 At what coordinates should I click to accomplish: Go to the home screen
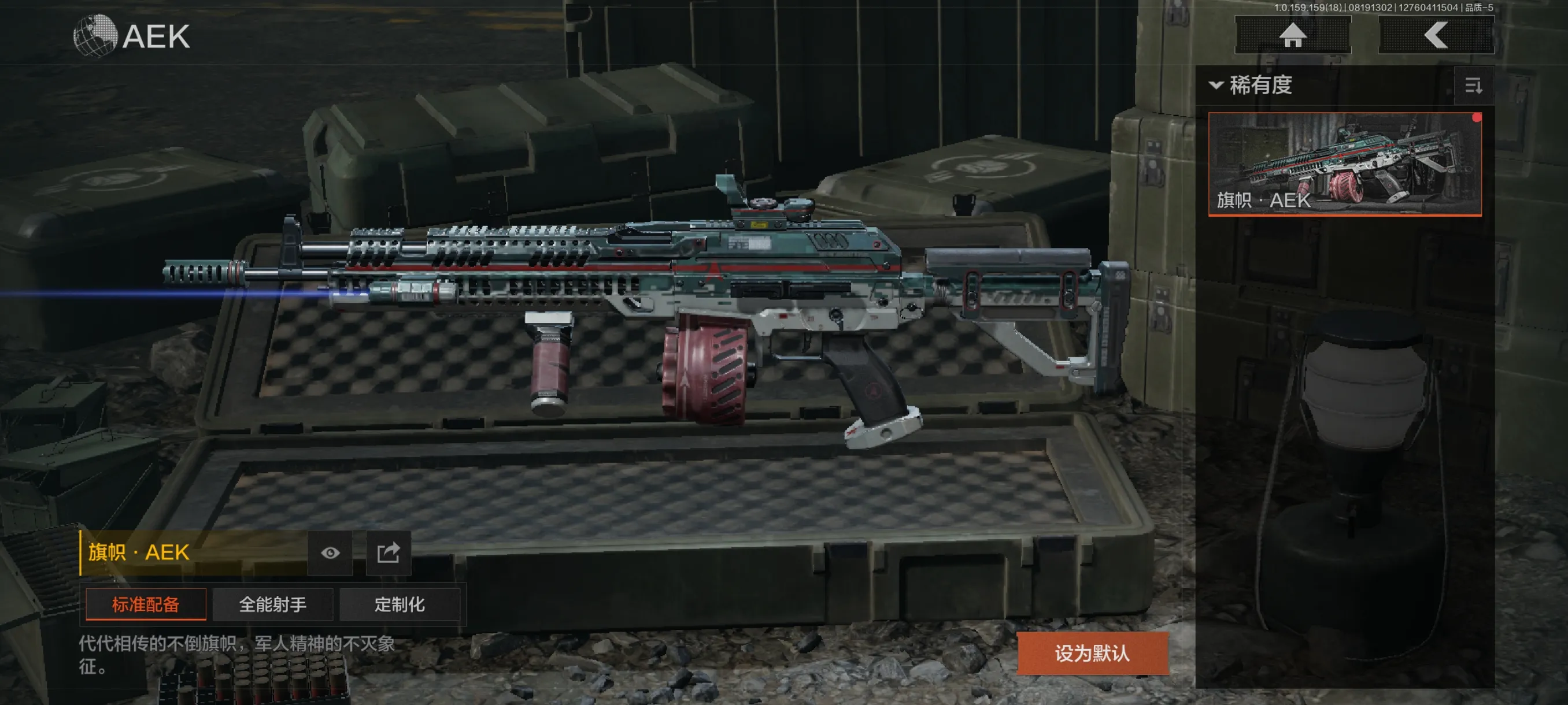(1292, 35)
